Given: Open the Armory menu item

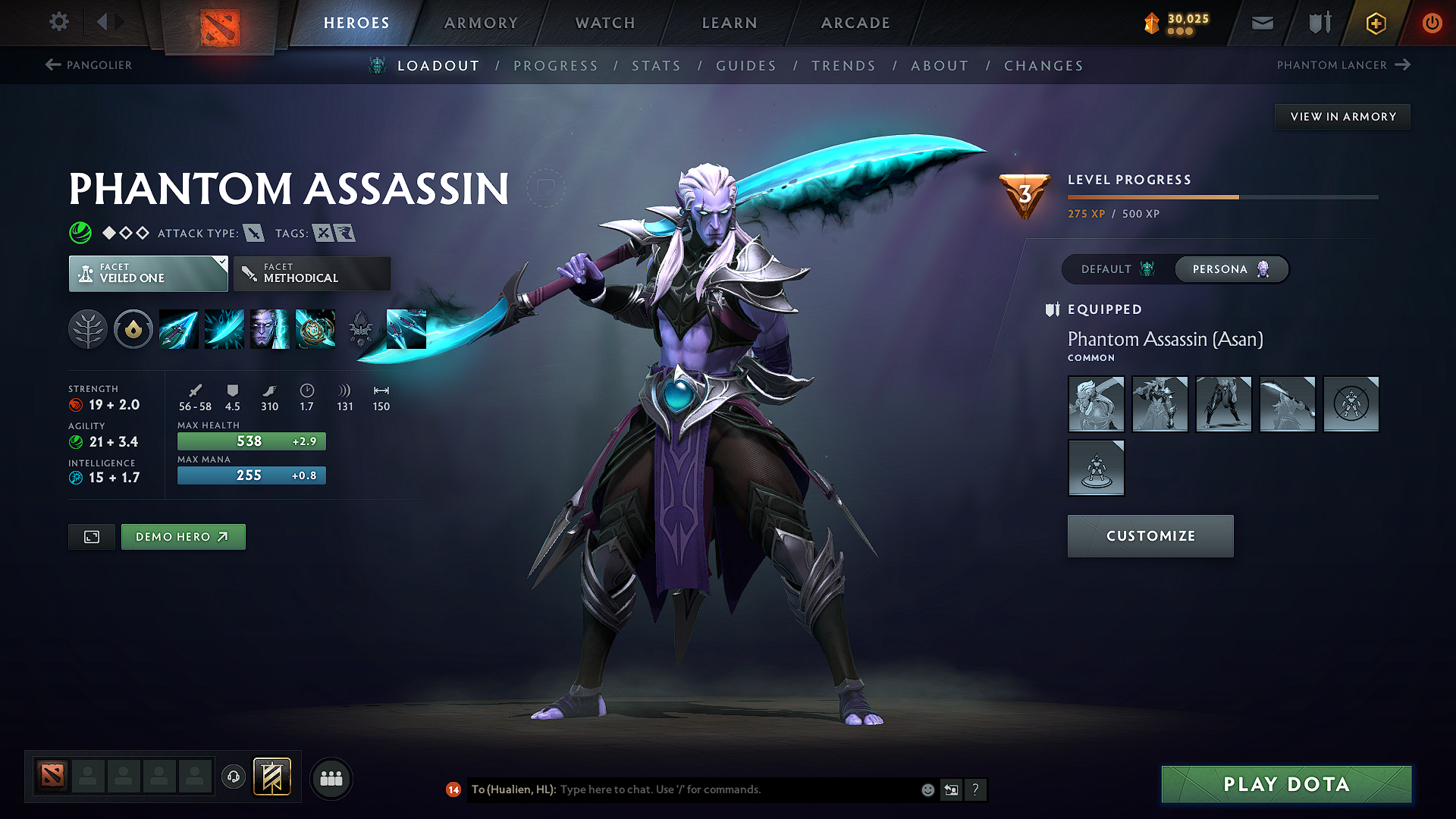Looking at the screenshot, I should click(481, 23).
